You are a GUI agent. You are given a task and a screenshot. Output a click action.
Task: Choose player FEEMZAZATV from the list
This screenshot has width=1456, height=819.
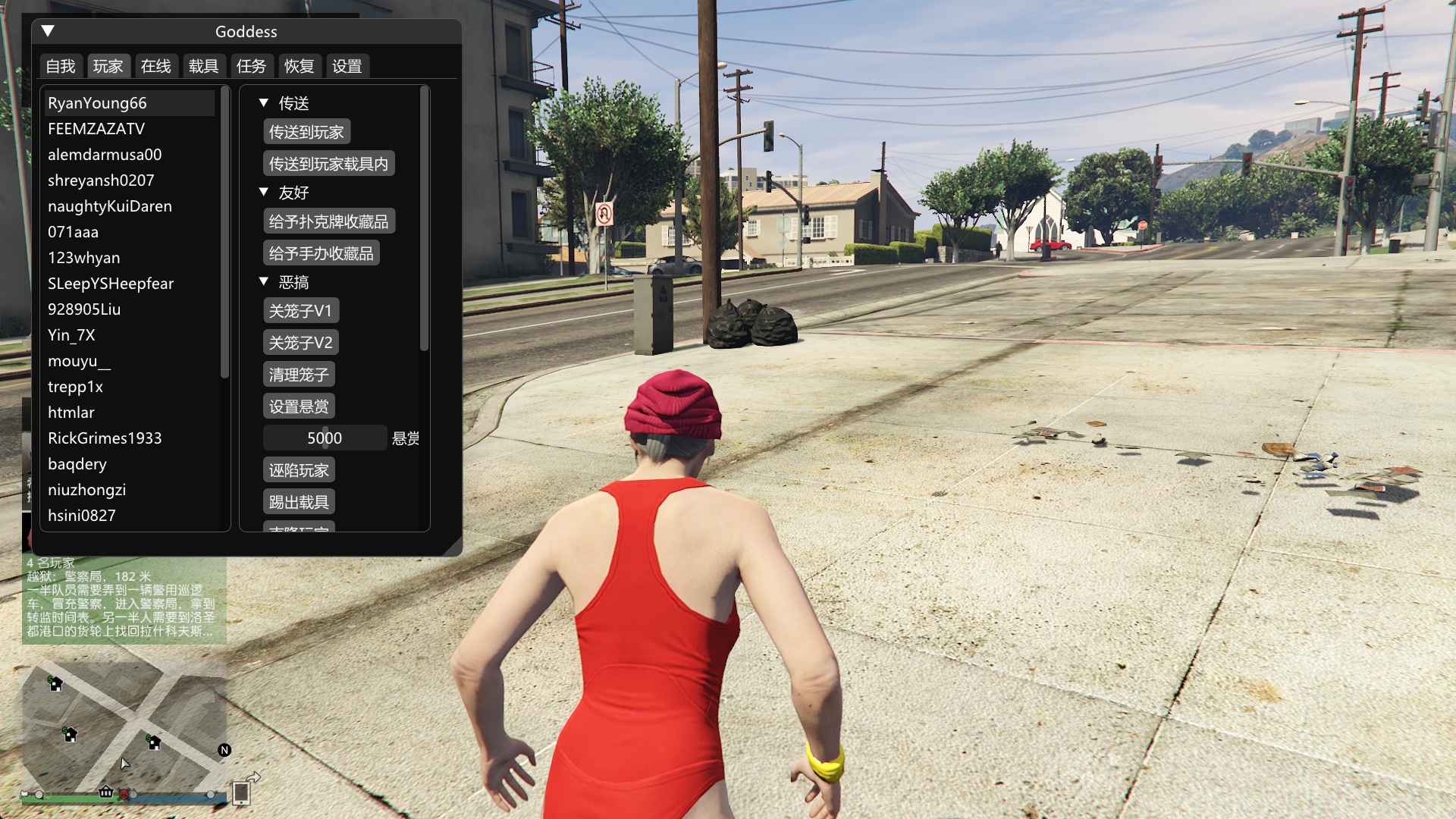[x=96, y=129]
